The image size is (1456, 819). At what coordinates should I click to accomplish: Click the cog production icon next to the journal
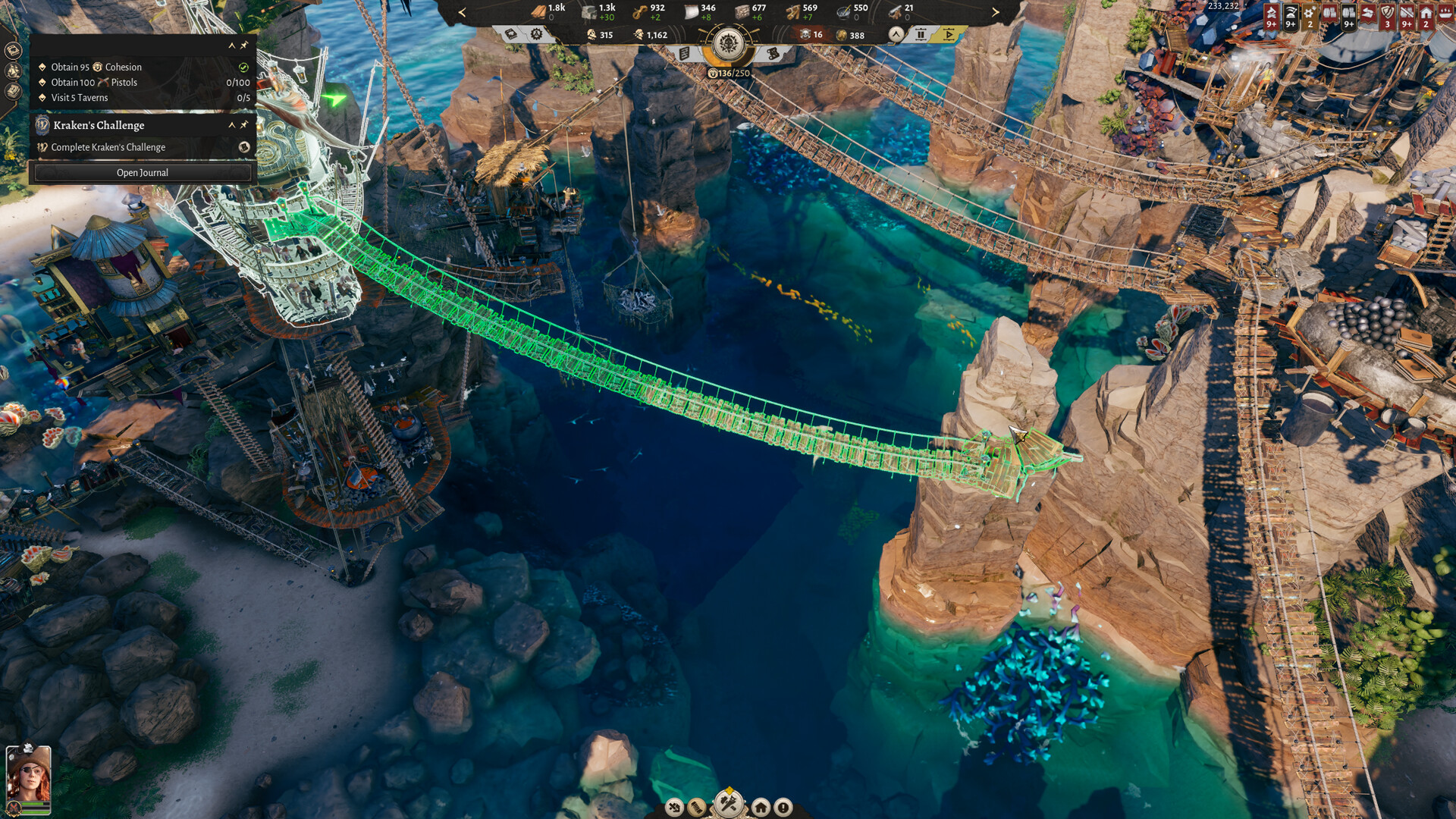click(x=536, y=34)
